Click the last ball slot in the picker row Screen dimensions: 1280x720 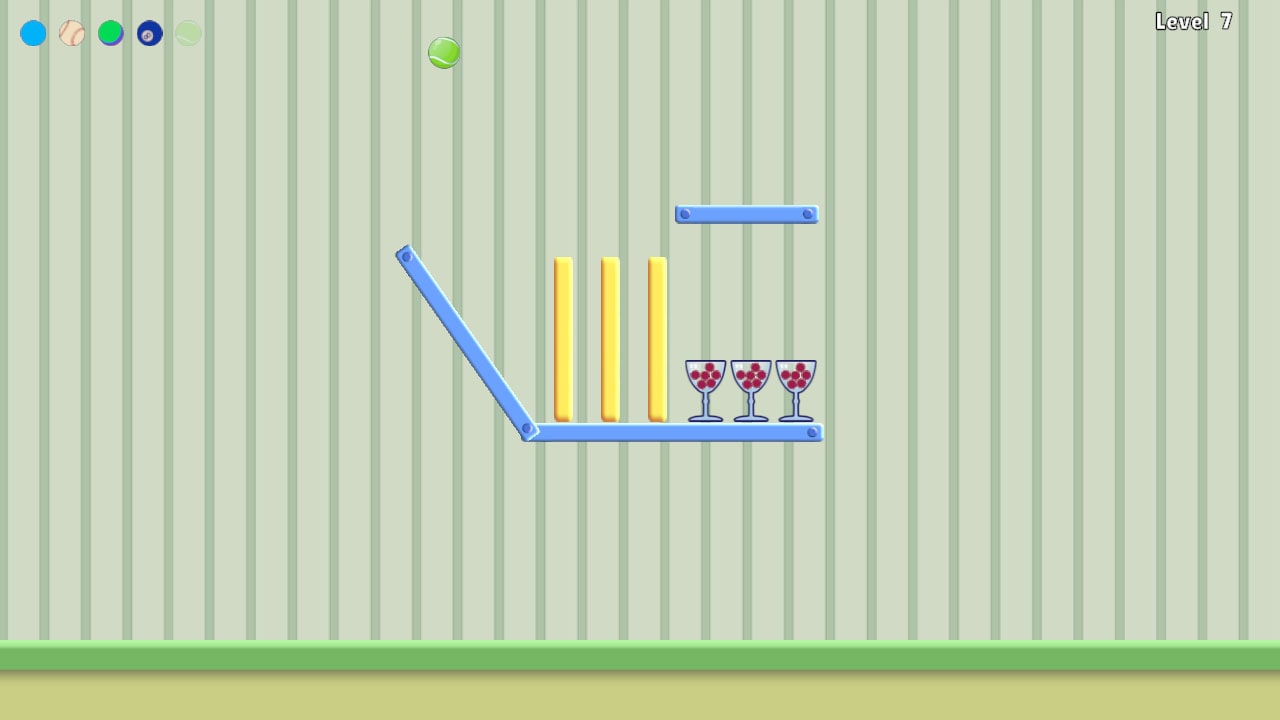pyautogui.click(x=187, y=33)
